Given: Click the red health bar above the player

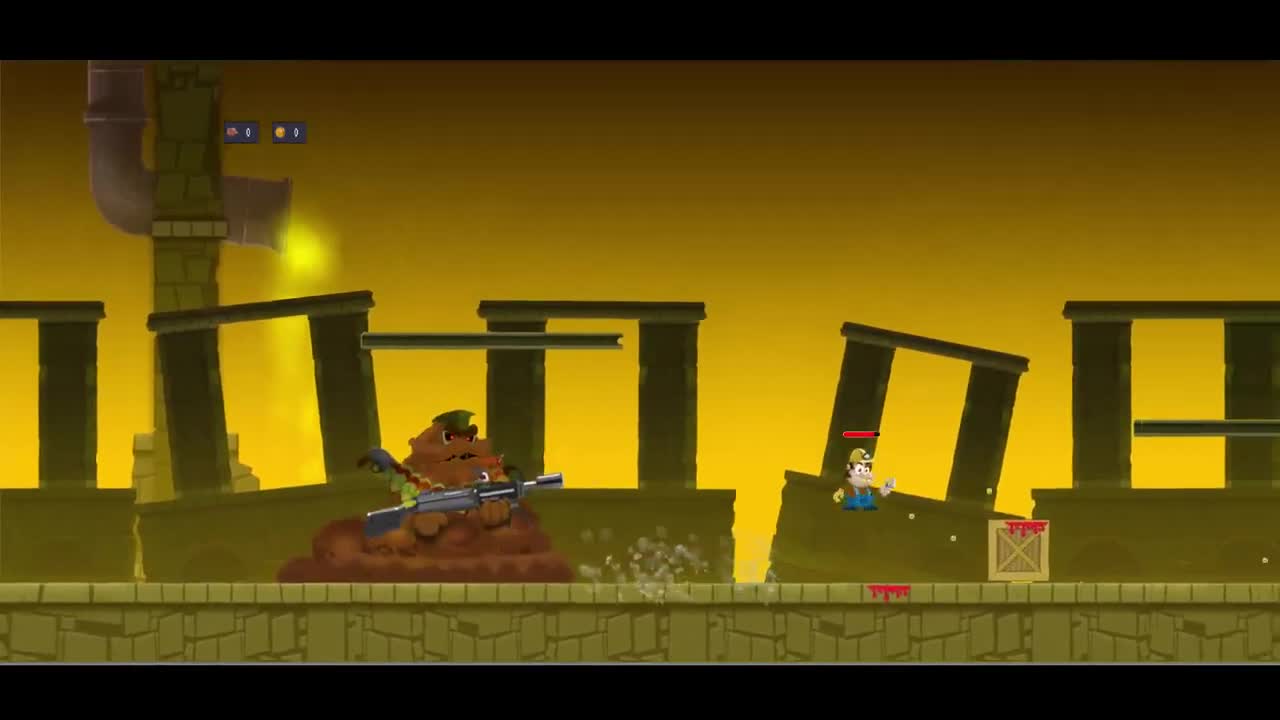Looking at the screenshot, I should [860, 434].
